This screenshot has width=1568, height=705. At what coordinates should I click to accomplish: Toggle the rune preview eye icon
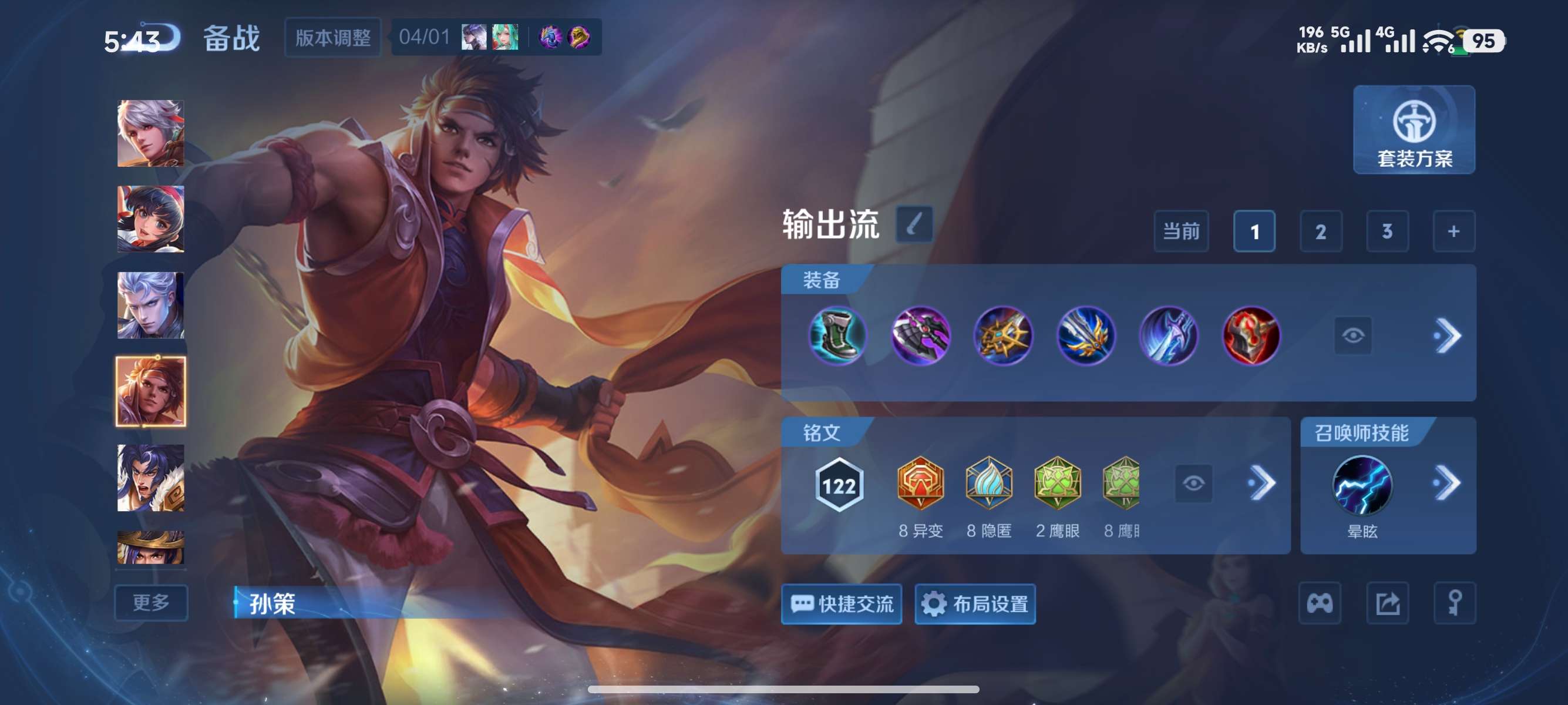[1195, 483]
